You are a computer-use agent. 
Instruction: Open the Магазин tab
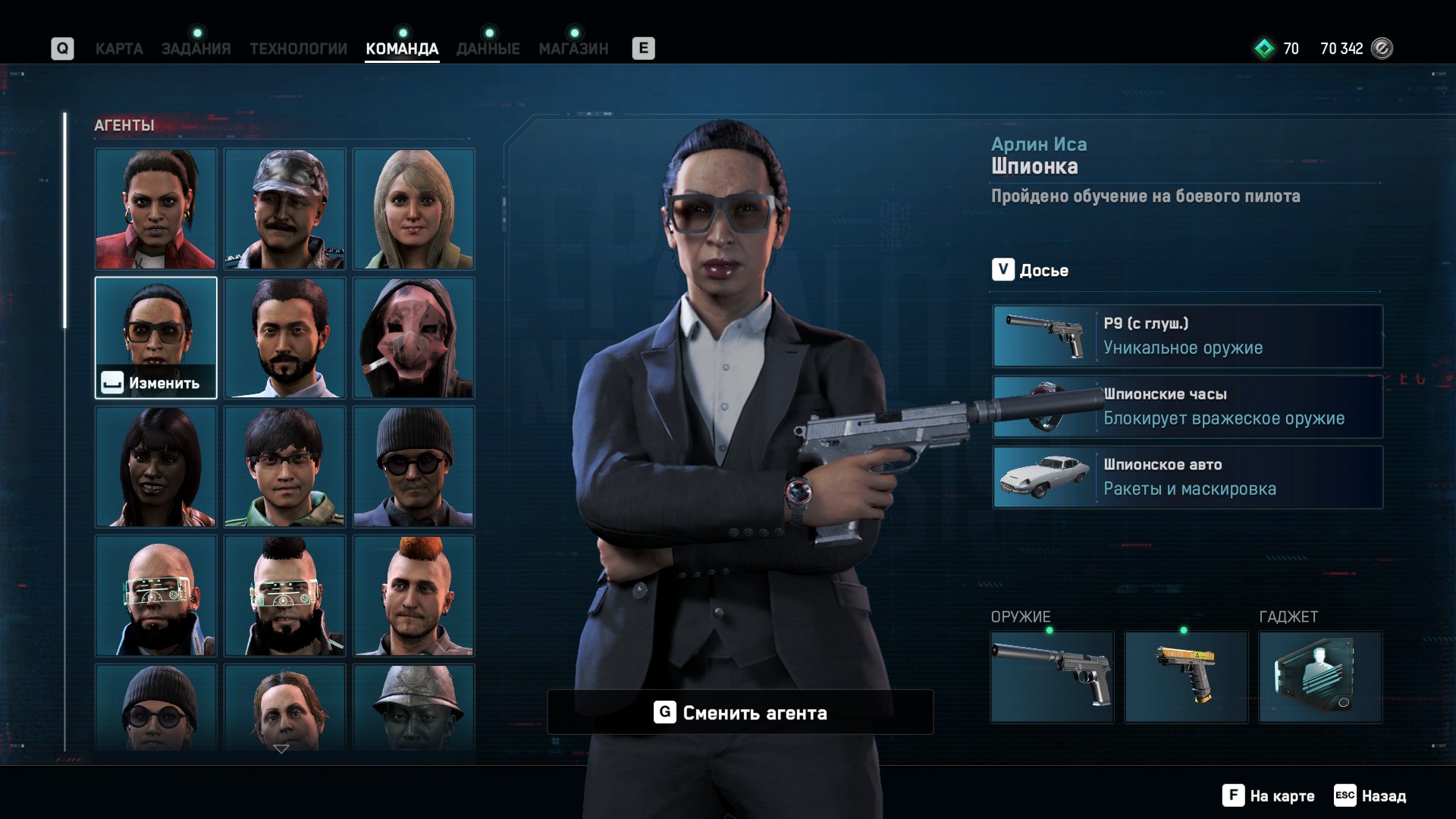click(x=573, y=49)
